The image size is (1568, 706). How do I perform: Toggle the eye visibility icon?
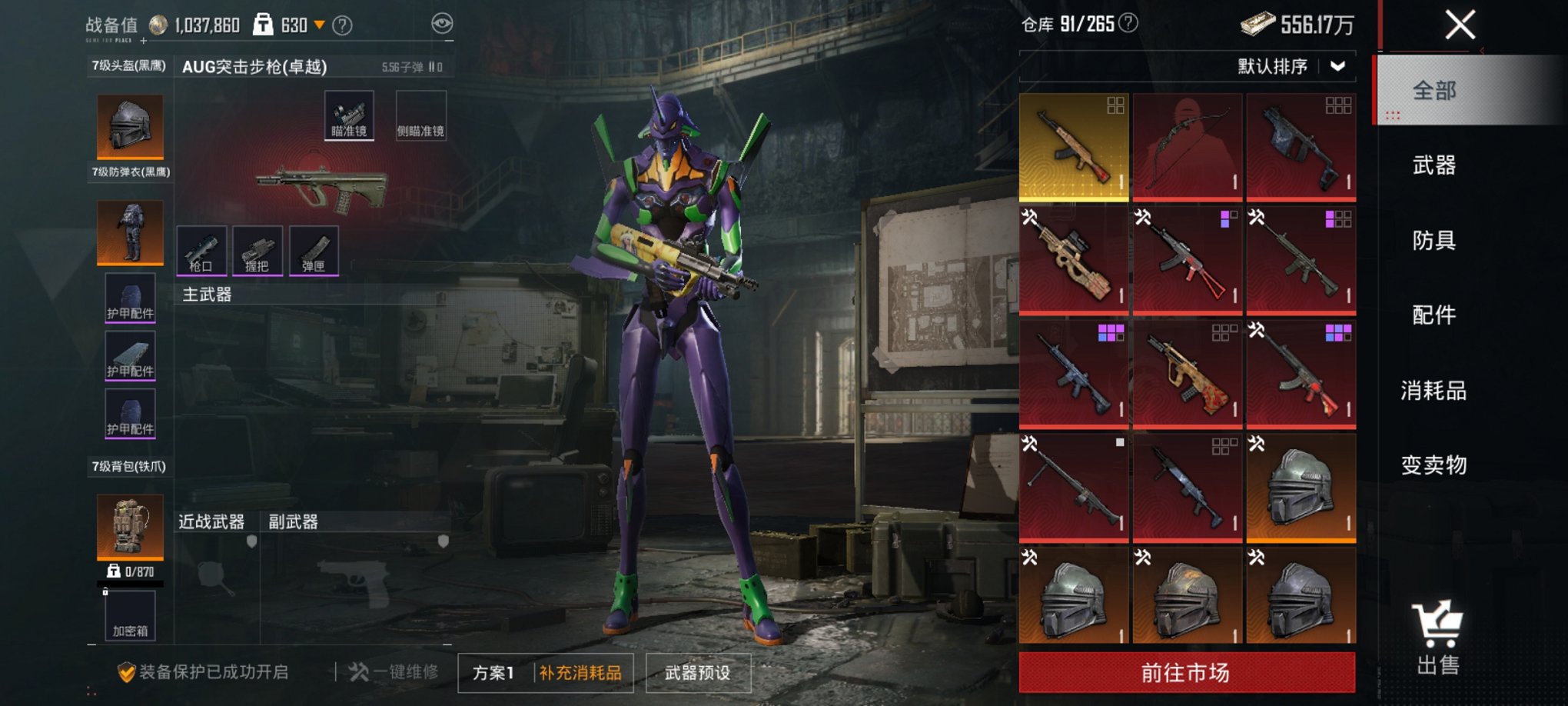[x=442, y=24]
